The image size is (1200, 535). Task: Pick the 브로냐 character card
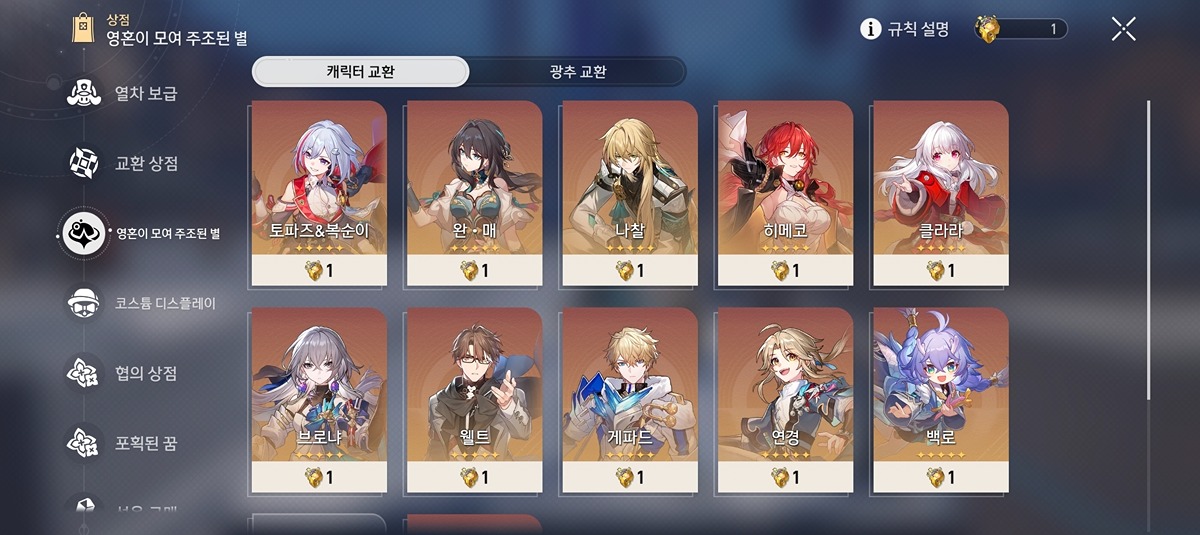point(319,398)
